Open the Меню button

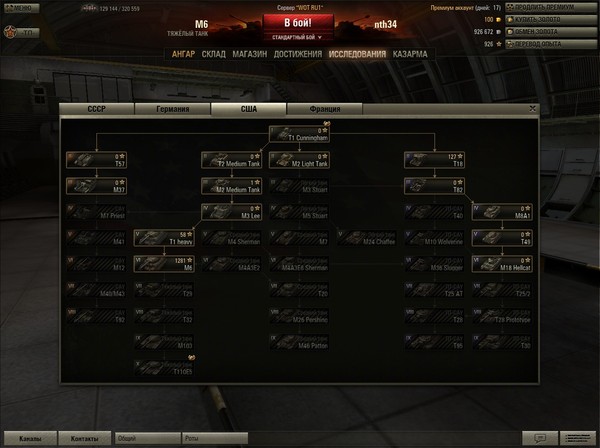(20, 8)
